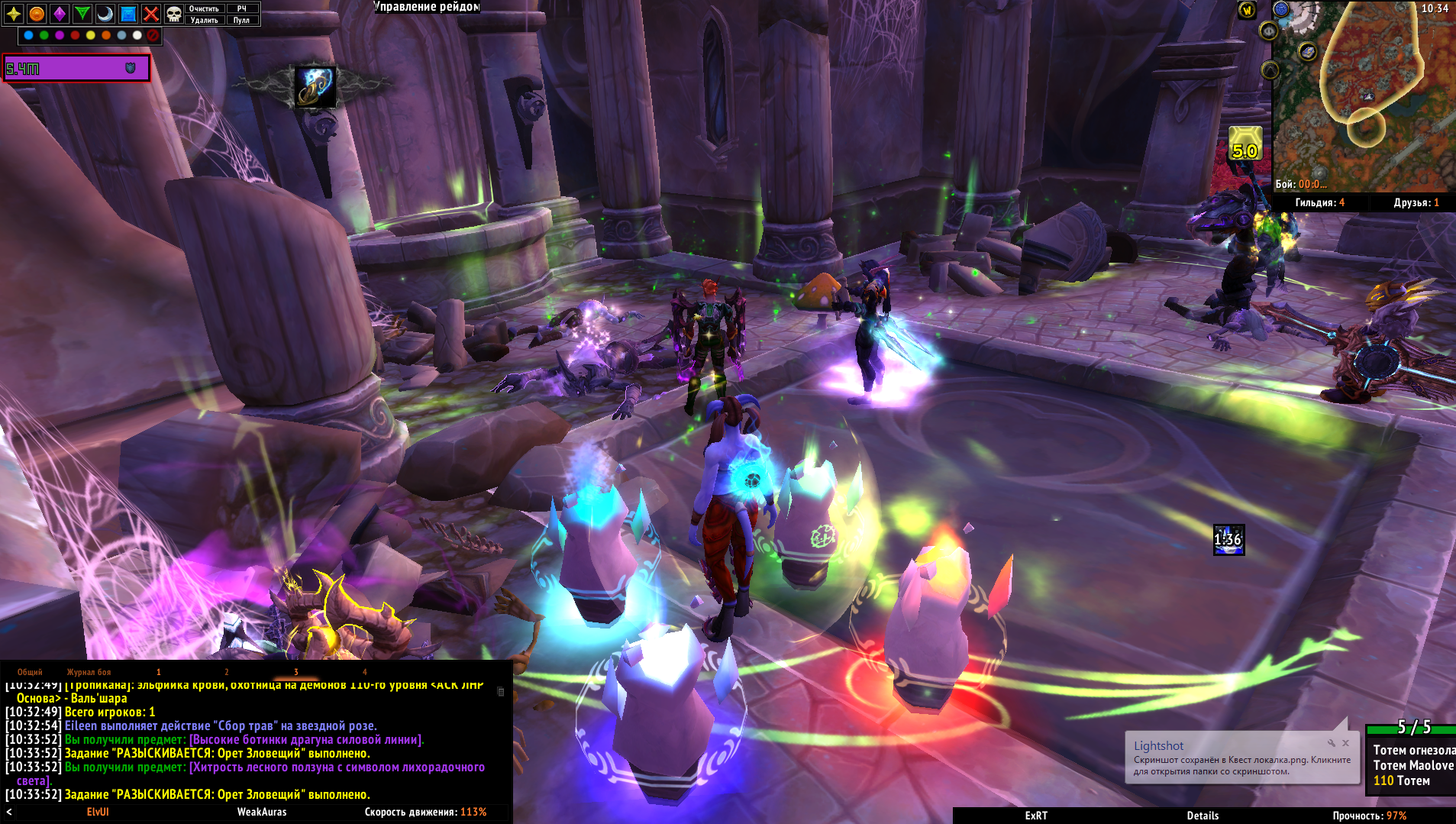
Task: Open the Details damage meter panel
Action: click(x=1203, y=816)
